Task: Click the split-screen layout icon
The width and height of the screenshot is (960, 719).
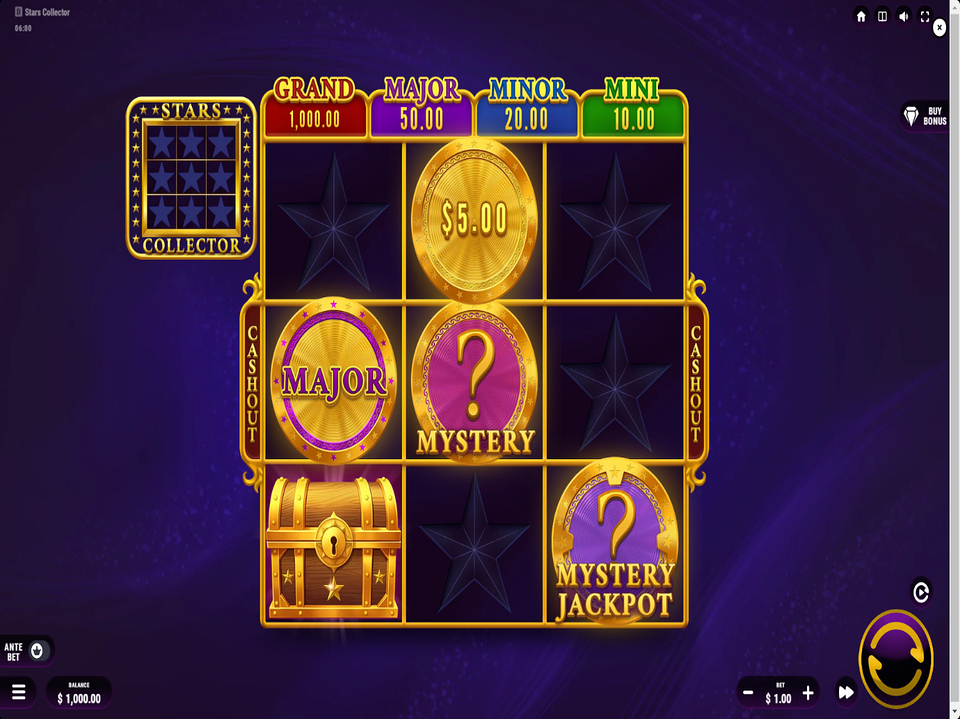Action: pyautogui.click(x=882, y=16)
